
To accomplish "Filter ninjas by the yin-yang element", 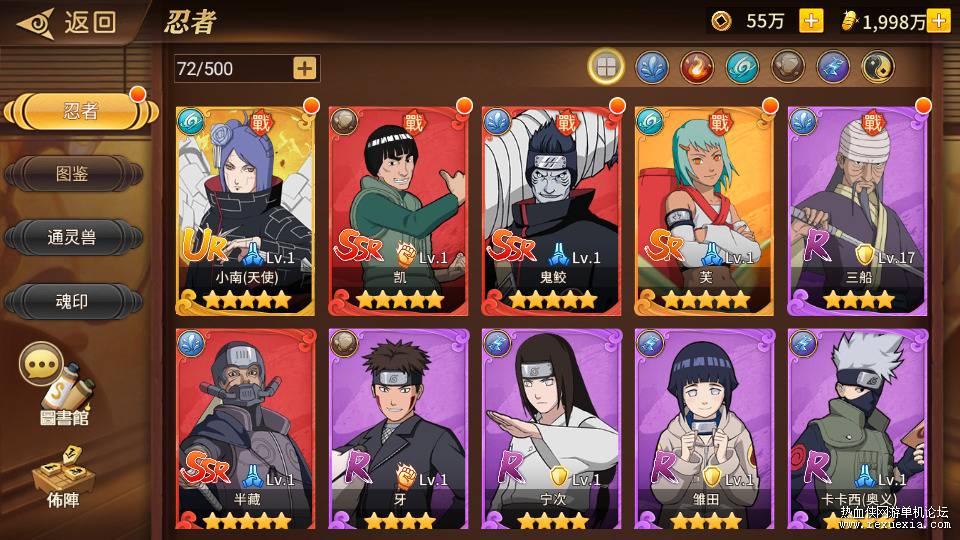I will 879,67.
